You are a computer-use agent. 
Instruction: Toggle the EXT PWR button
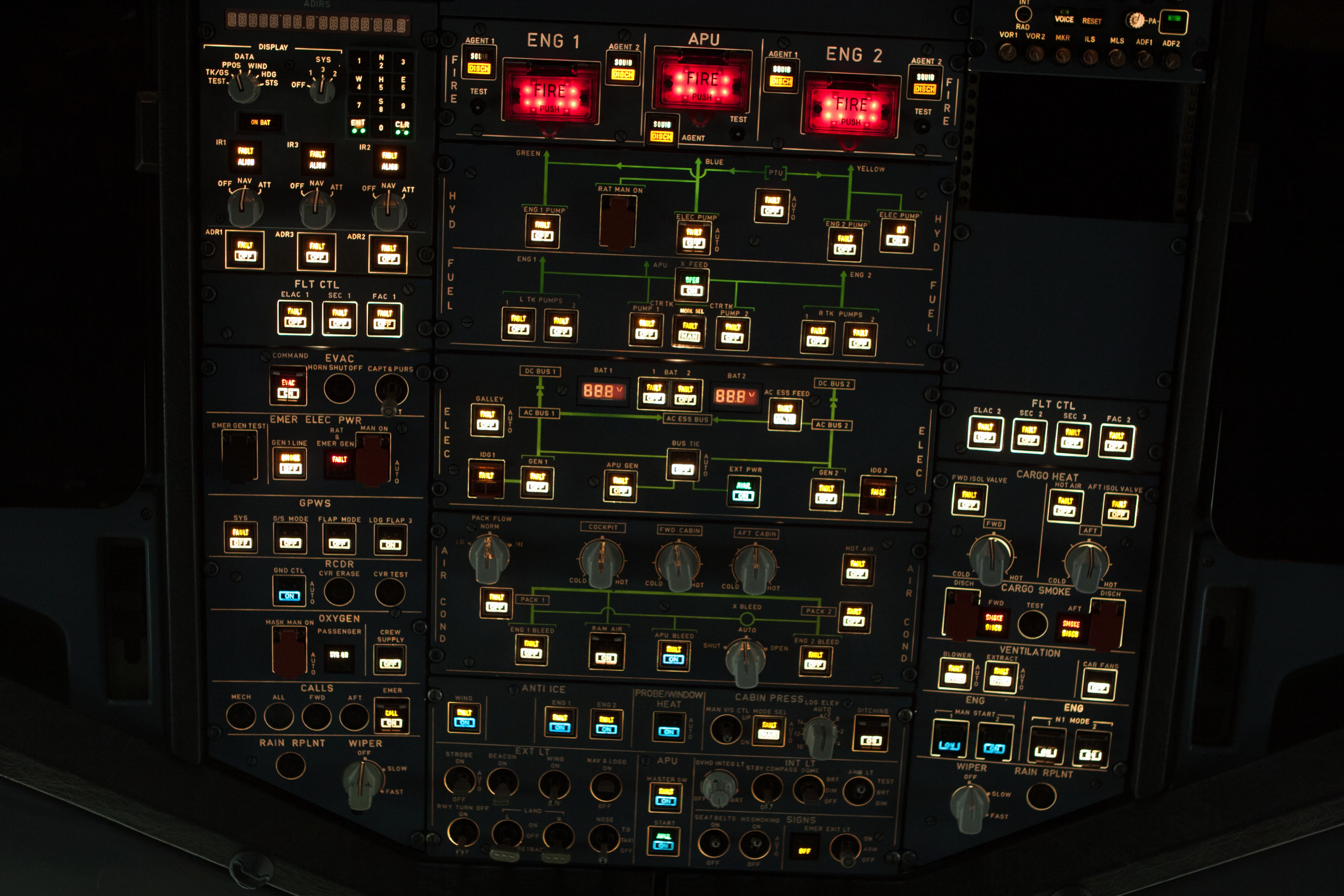(743, 491)
